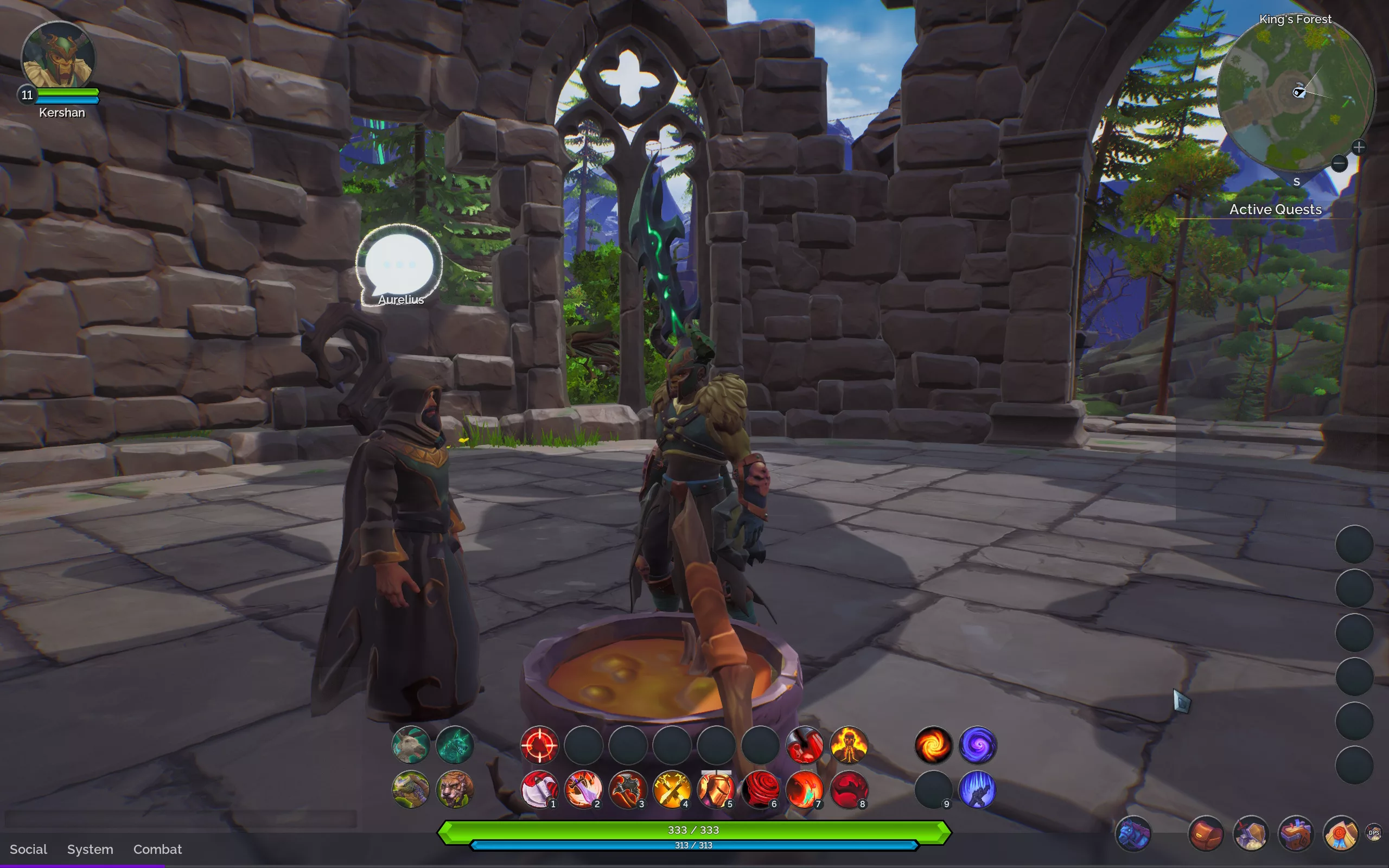
Task: Select the goat companion icon
Action: click(x=410, y=745)
